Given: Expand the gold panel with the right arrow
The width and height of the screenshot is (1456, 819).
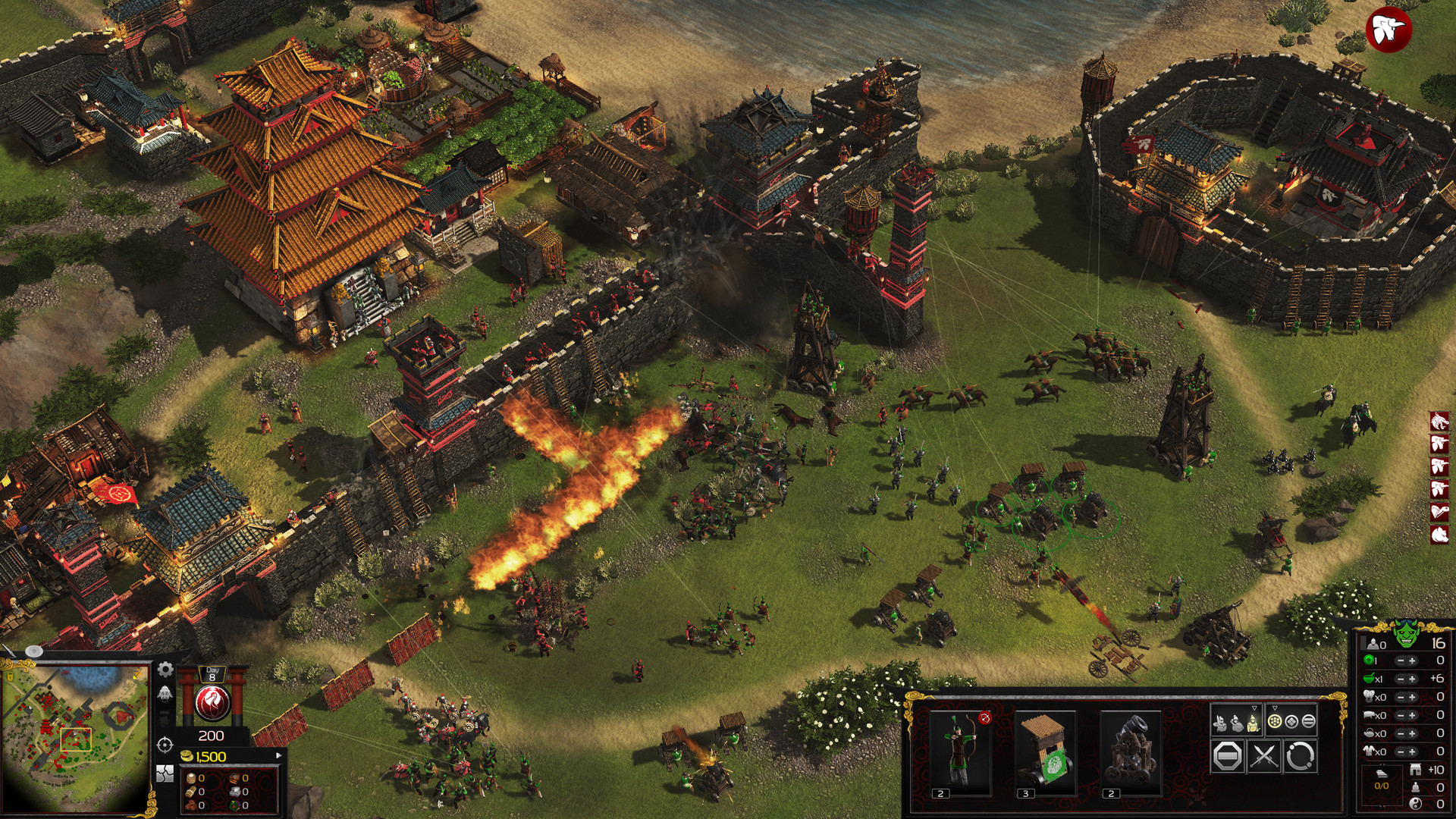Looking at the screenshot, I should 278,755.
